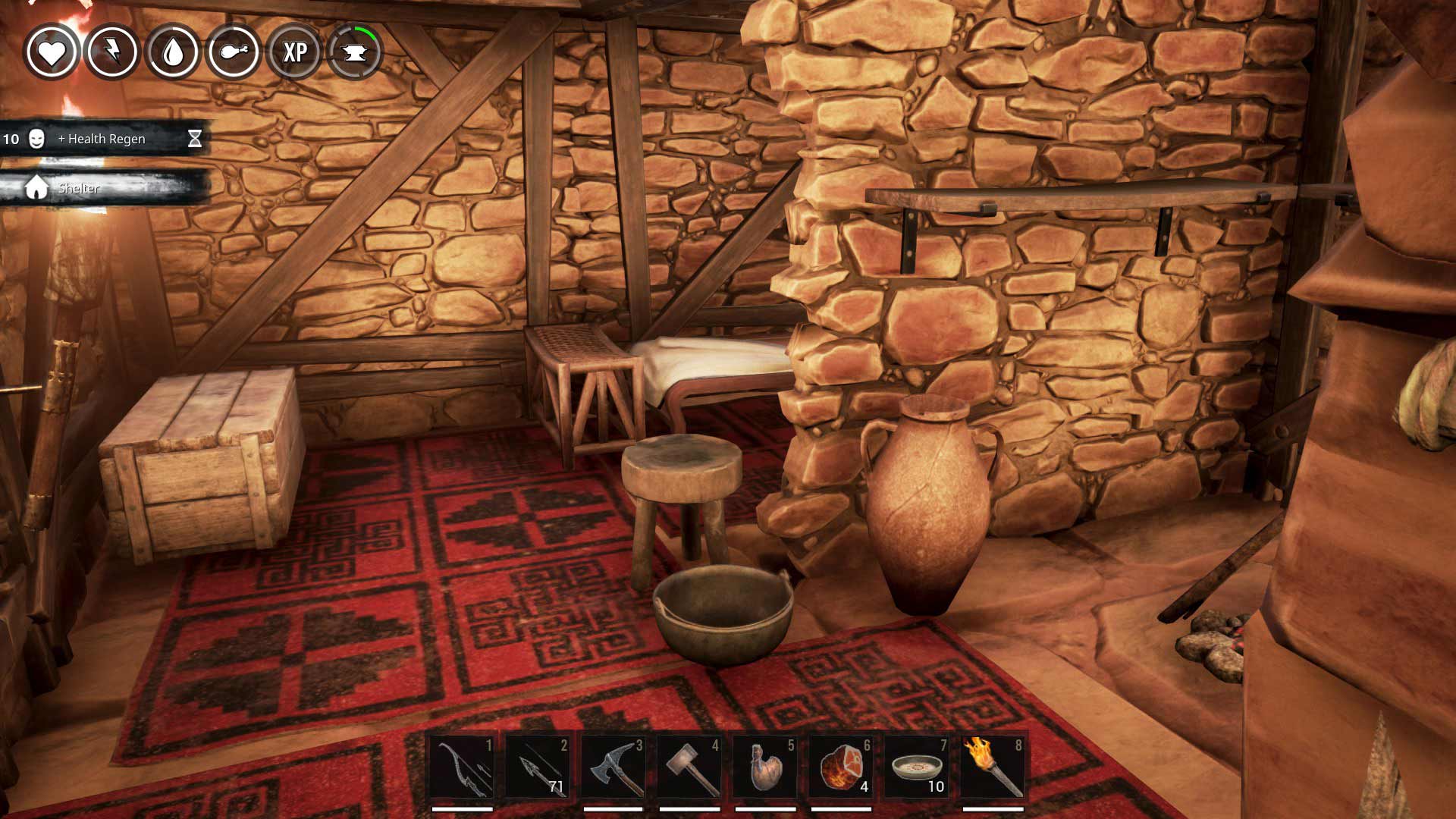This screenshot has width=1456, height=819.
Task: Select the repair hammer slot
Action: pyautogui.click(x=689, y=767)
